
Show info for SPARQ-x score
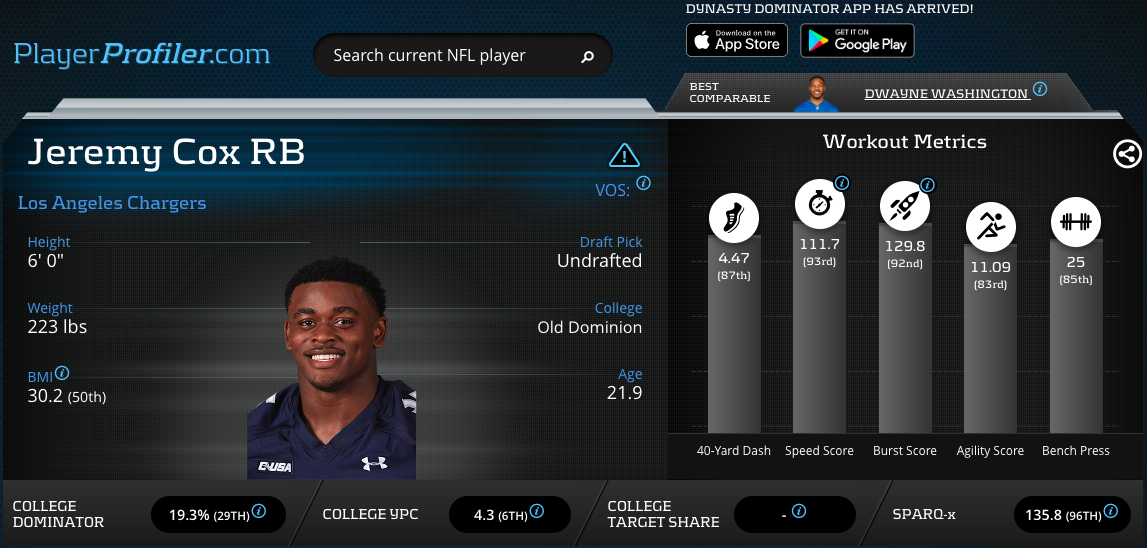1110,511
